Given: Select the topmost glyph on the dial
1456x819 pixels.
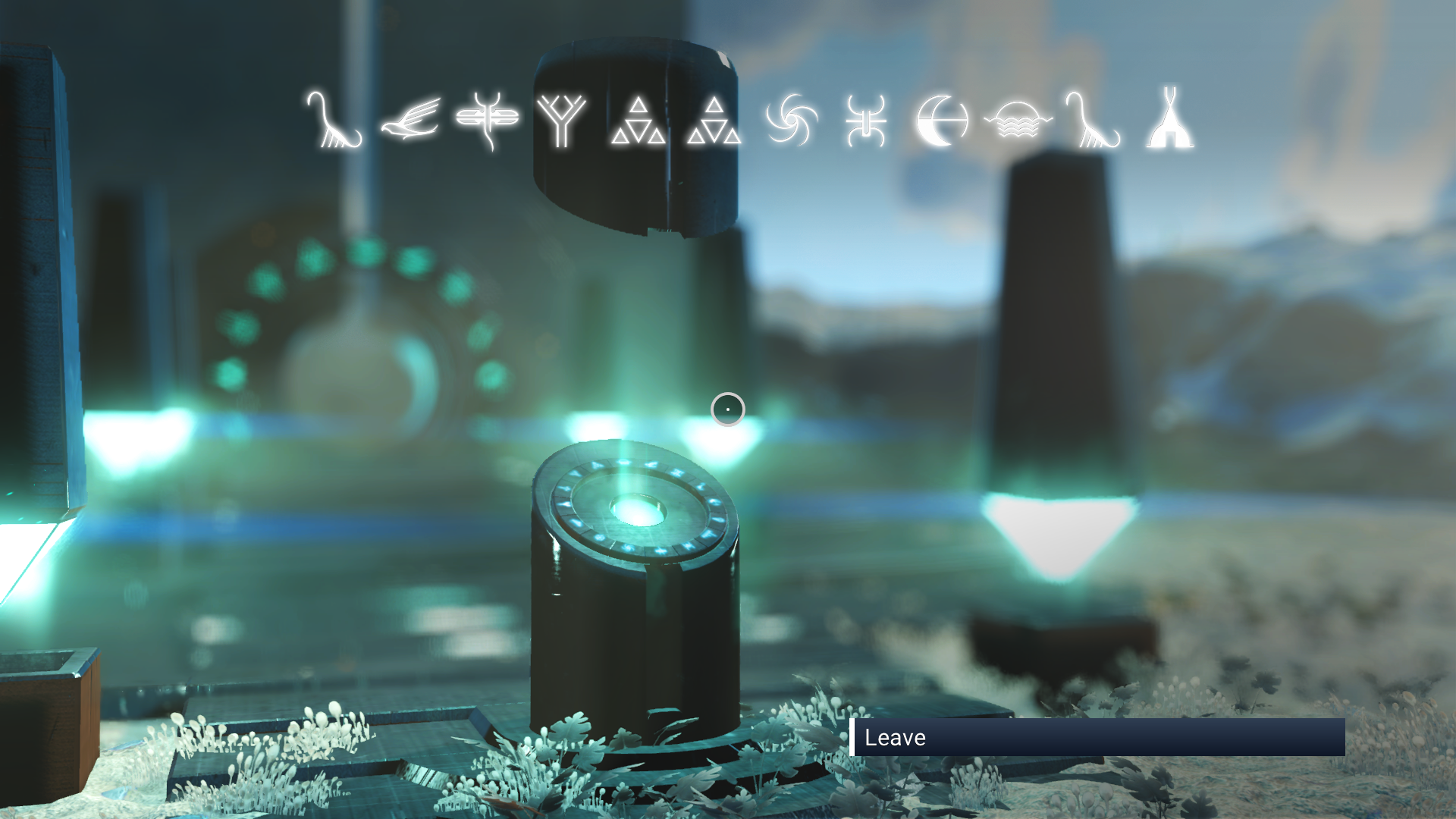Looking at the screenshot, I should point(623,461).
